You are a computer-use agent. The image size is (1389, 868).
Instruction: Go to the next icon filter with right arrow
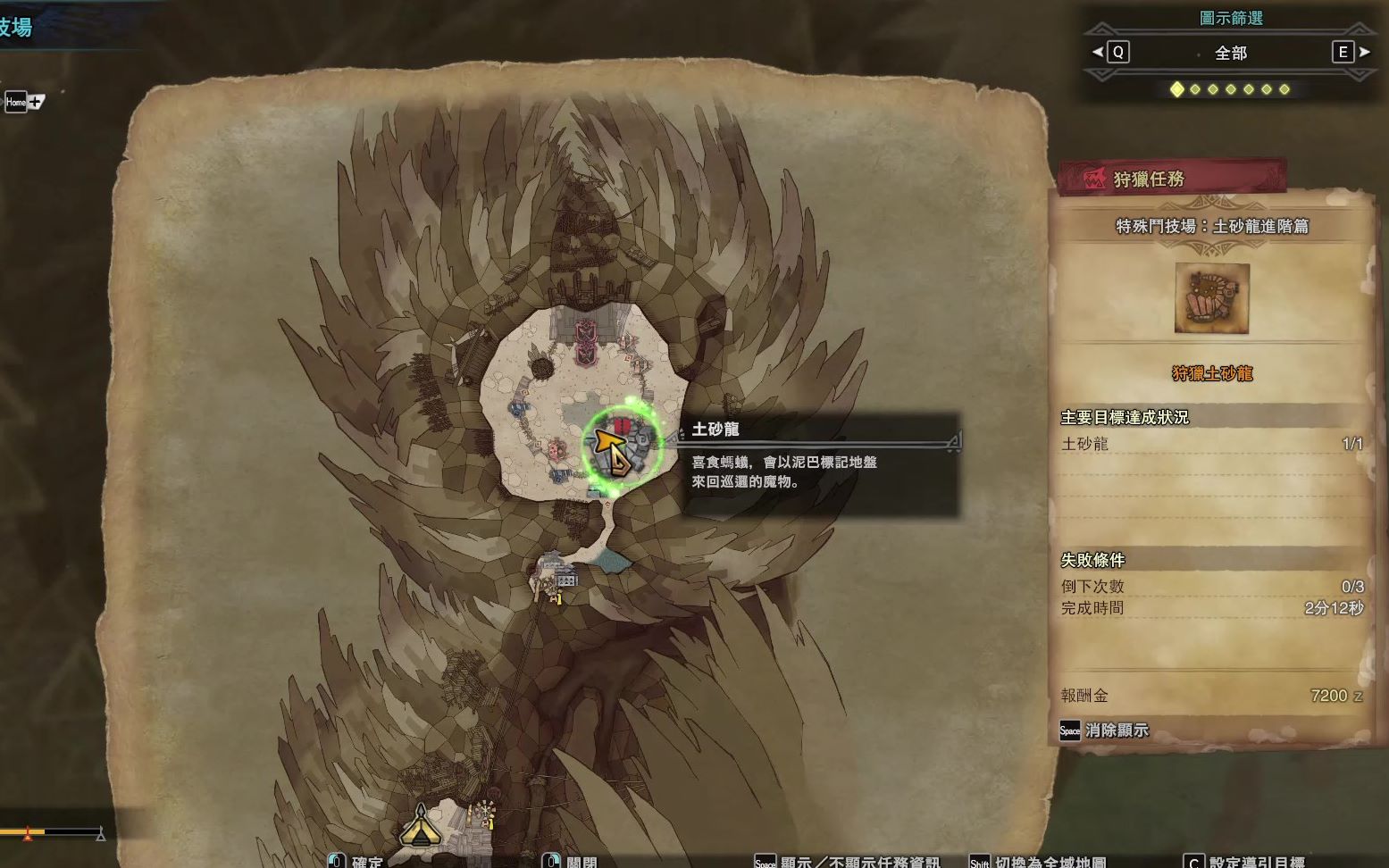click(1364, 53)
